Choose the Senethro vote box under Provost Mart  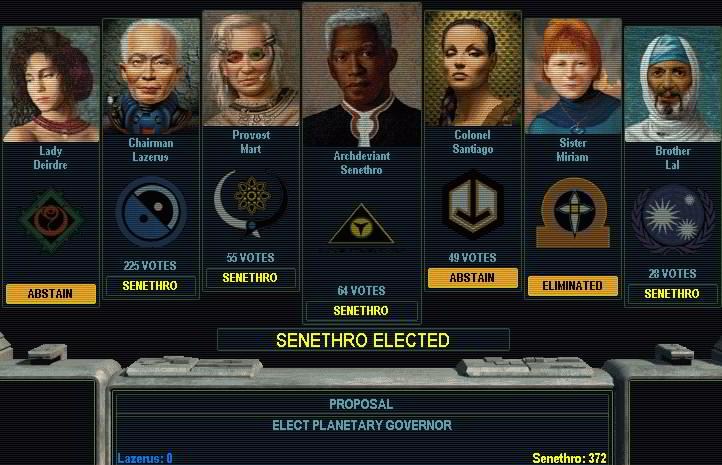[x=250, y=277]
